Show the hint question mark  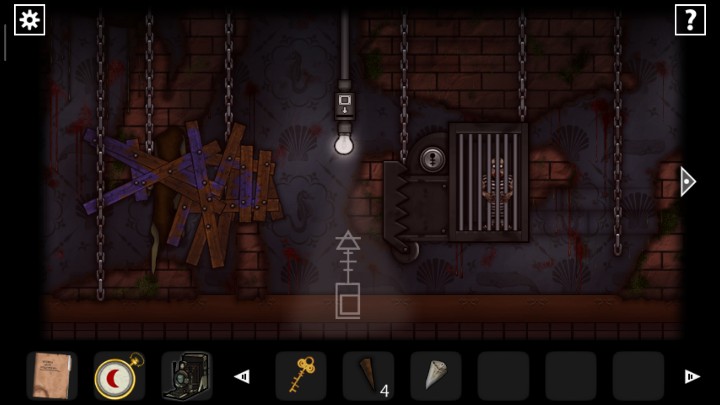coord(690,20)
